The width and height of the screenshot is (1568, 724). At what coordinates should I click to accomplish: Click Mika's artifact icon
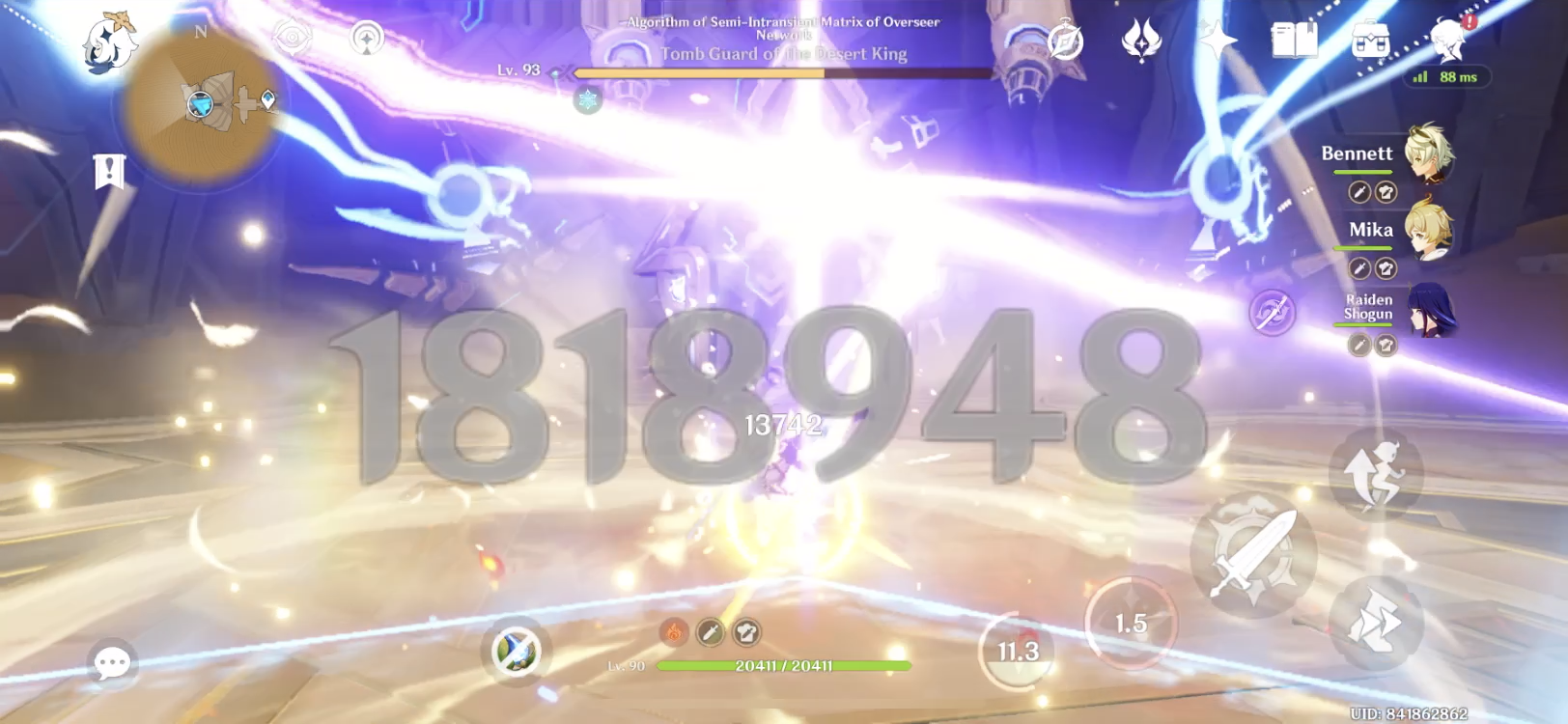(1385, 266)
